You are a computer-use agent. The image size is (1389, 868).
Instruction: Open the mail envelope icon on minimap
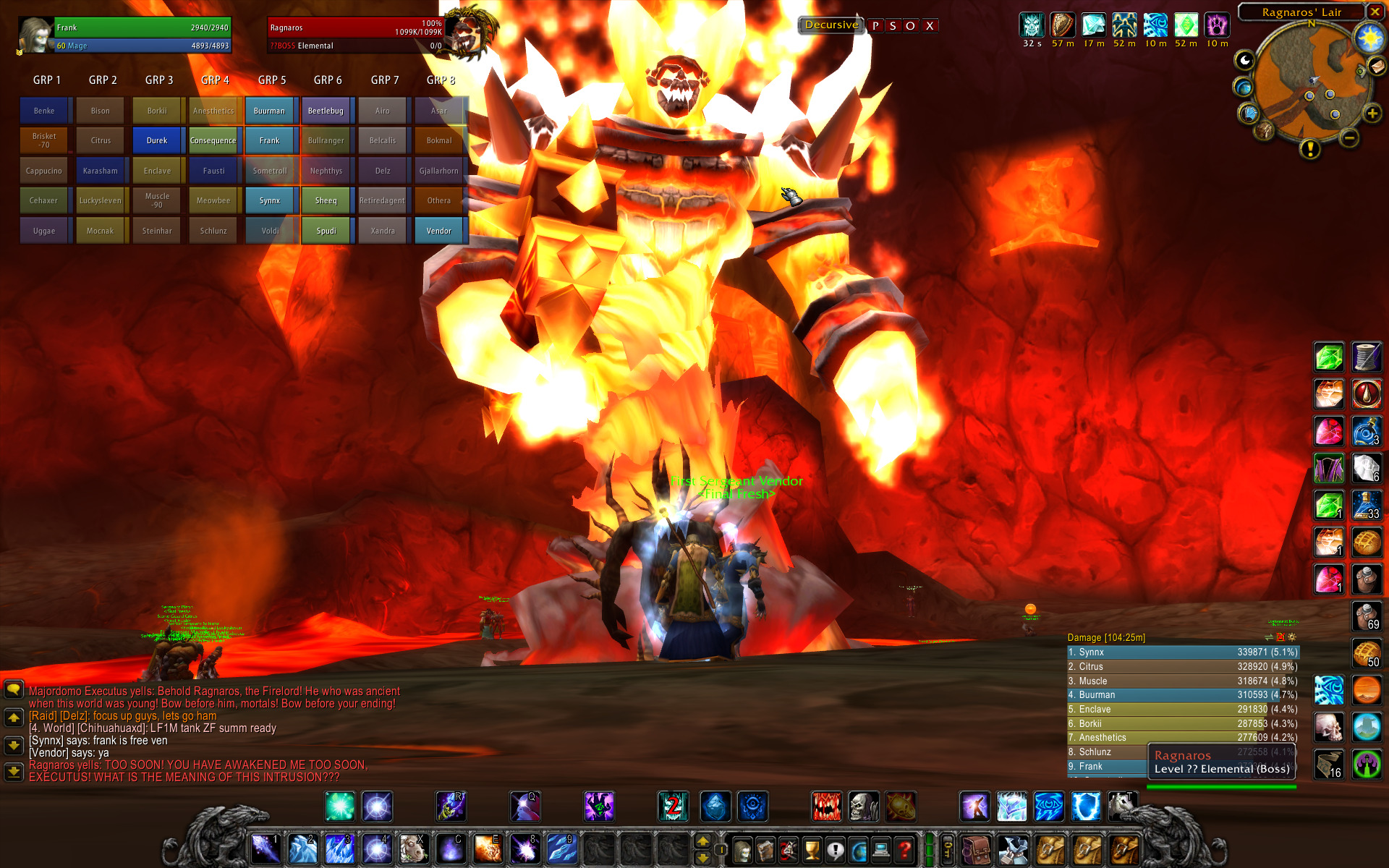(1377, 67)
